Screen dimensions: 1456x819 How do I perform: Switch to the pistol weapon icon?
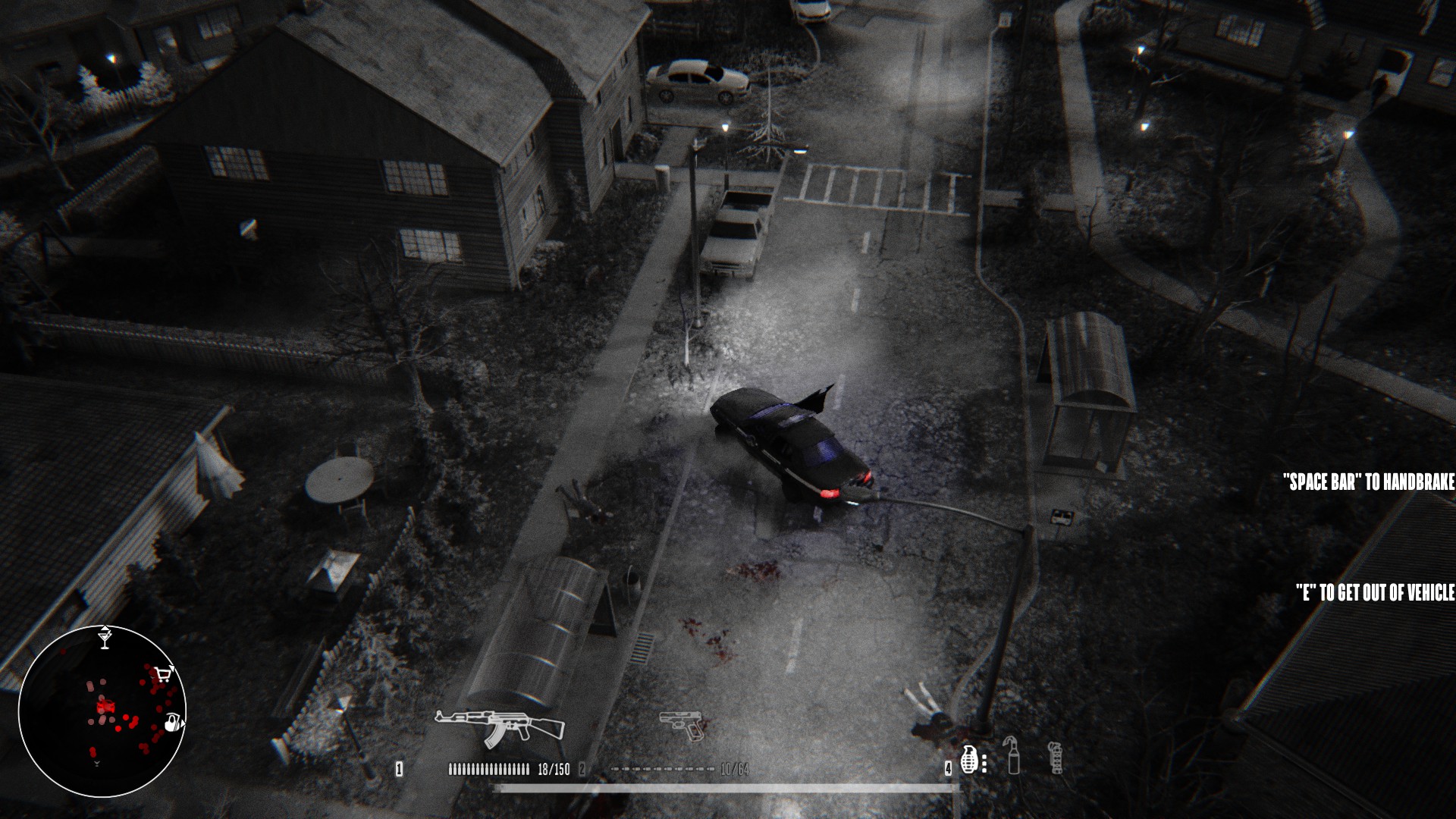[x=681, y=725]
